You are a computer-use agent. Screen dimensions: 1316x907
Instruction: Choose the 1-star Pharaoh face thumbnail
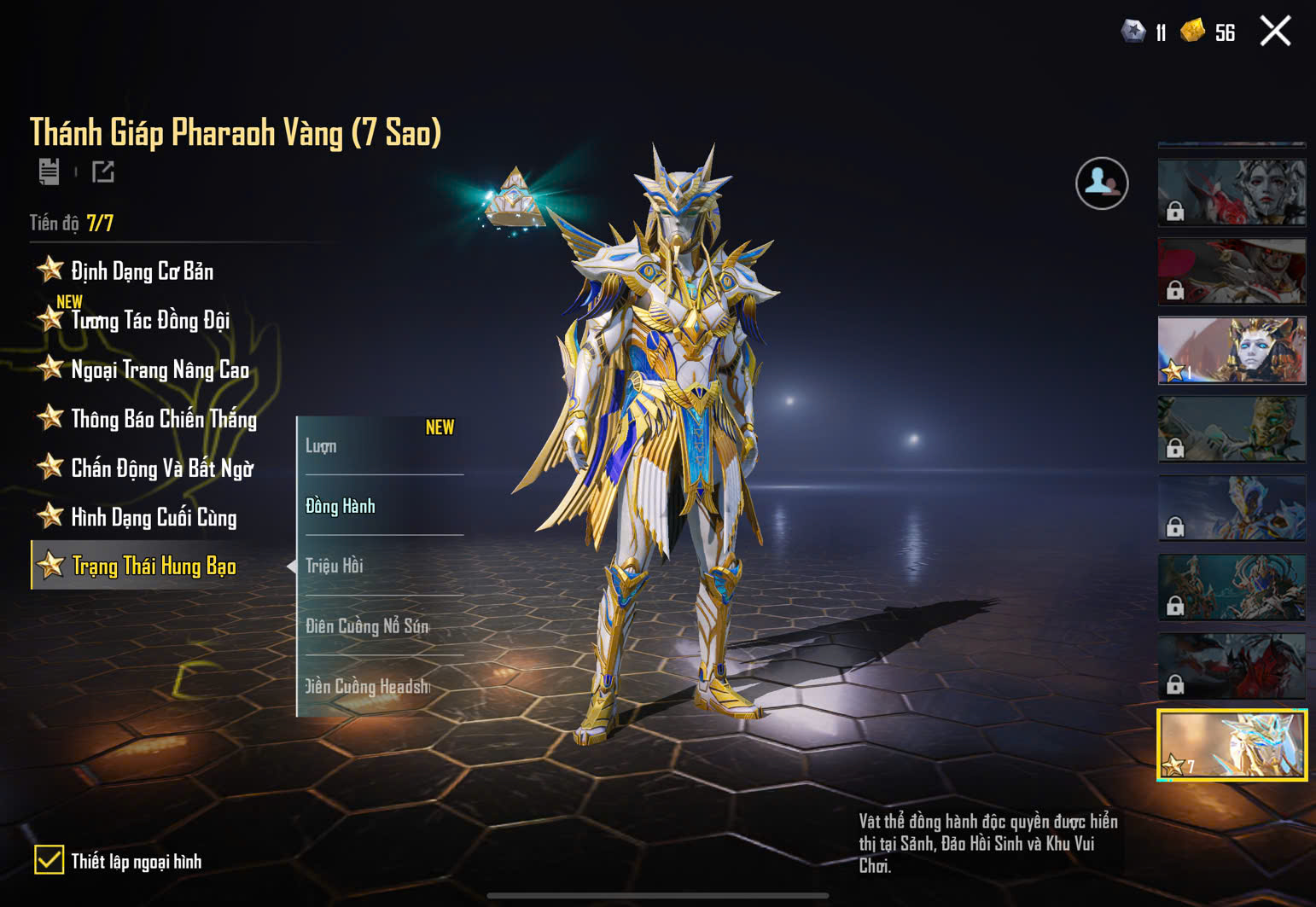(x=1232, y=350)
